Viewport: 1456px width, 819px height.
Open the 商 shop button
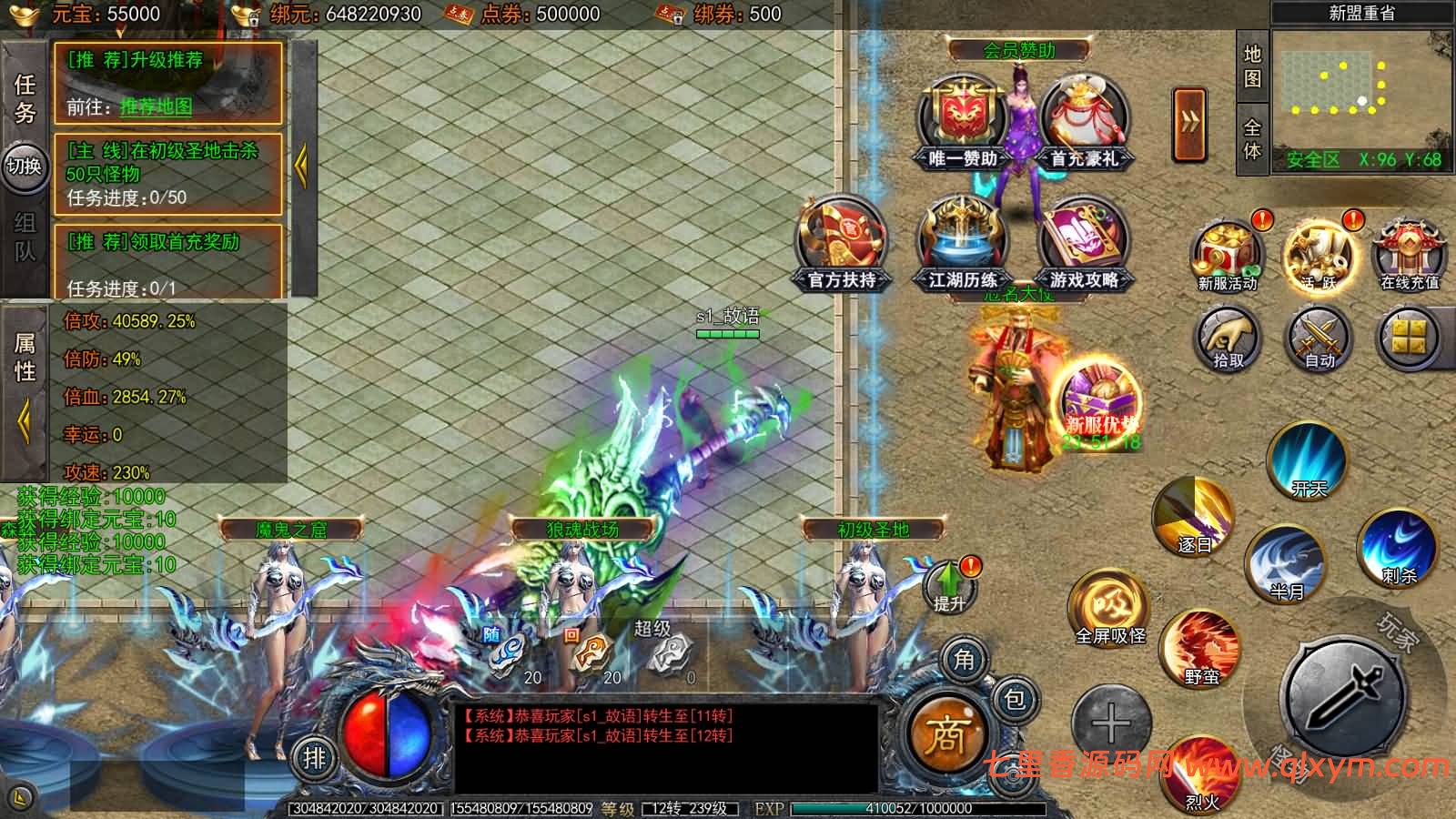[945, 733]
